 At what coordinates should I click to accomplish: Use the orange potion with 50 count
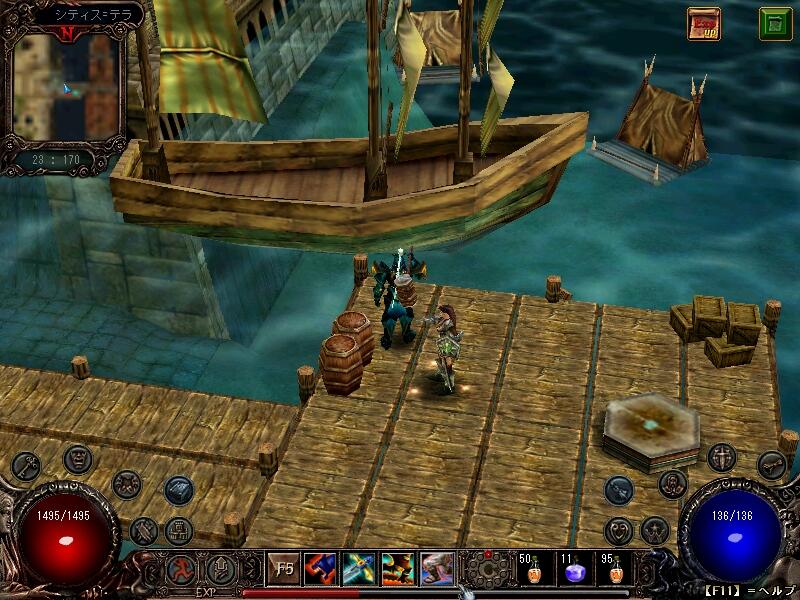pos(531,570)
